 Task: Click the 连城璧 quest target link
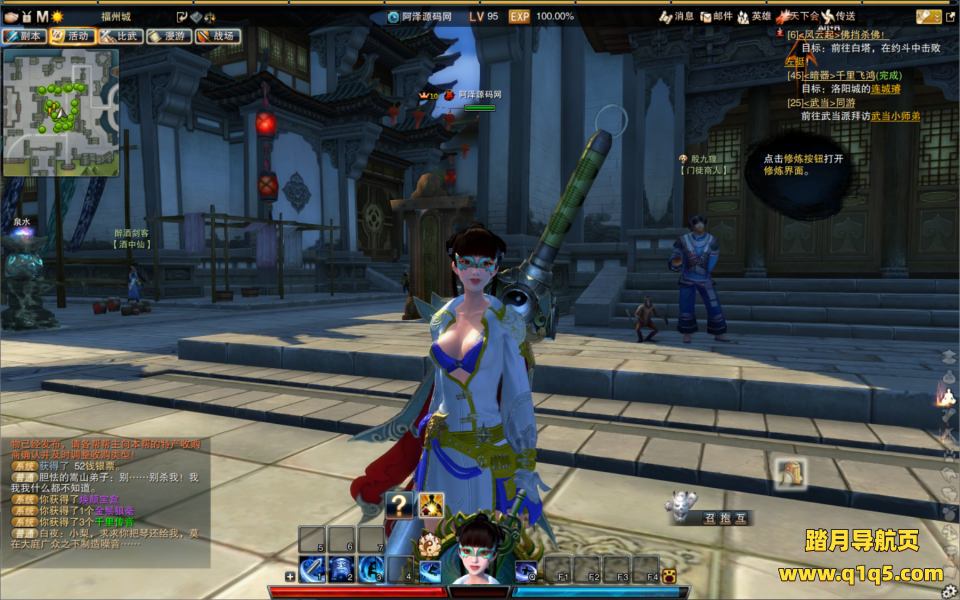885,89
